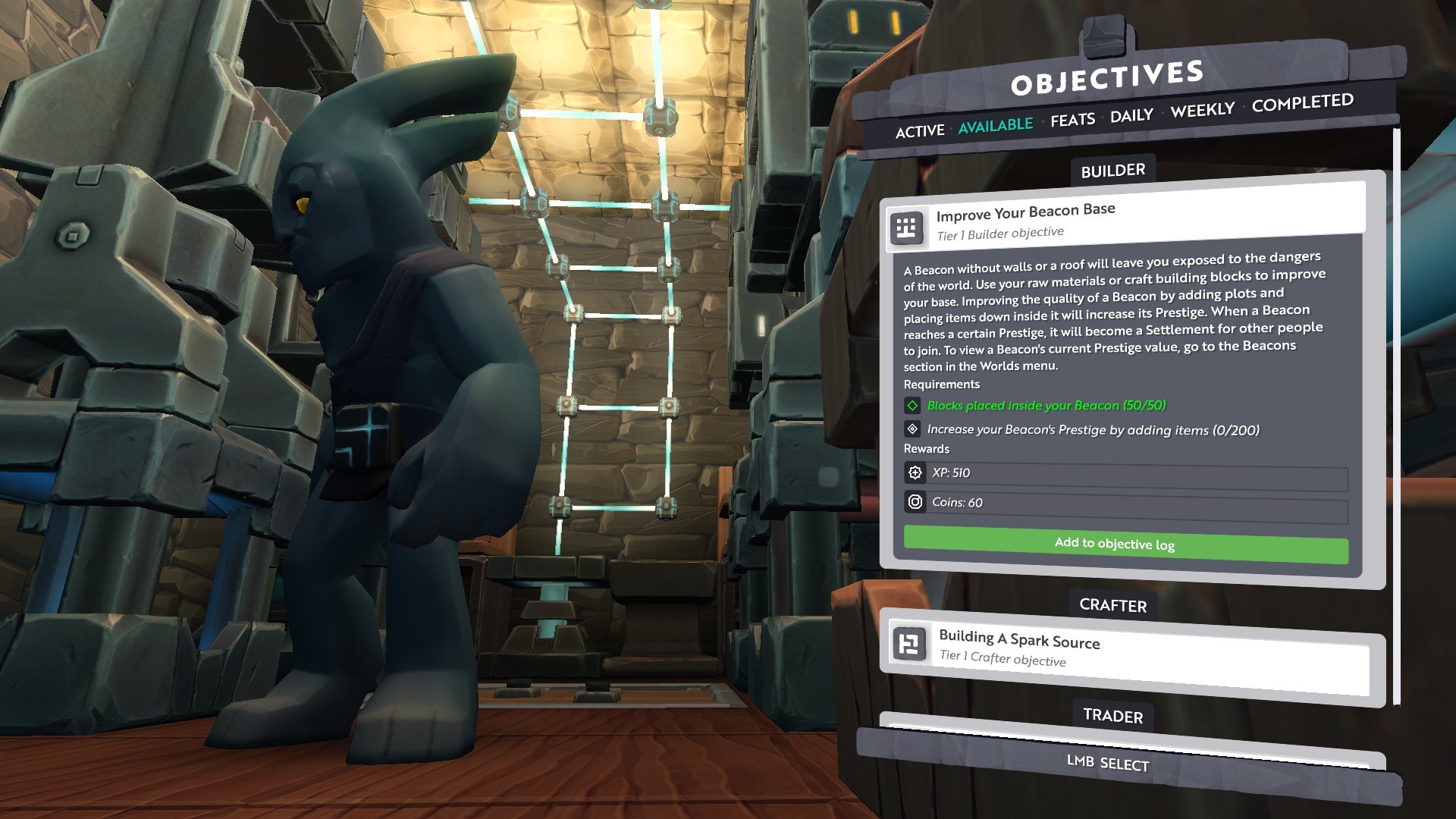This screenshot has height=819, width=1456.
Task: Switch to the Weekly objectives tab
Action: pyautogui.click(x=1202, y=111)
